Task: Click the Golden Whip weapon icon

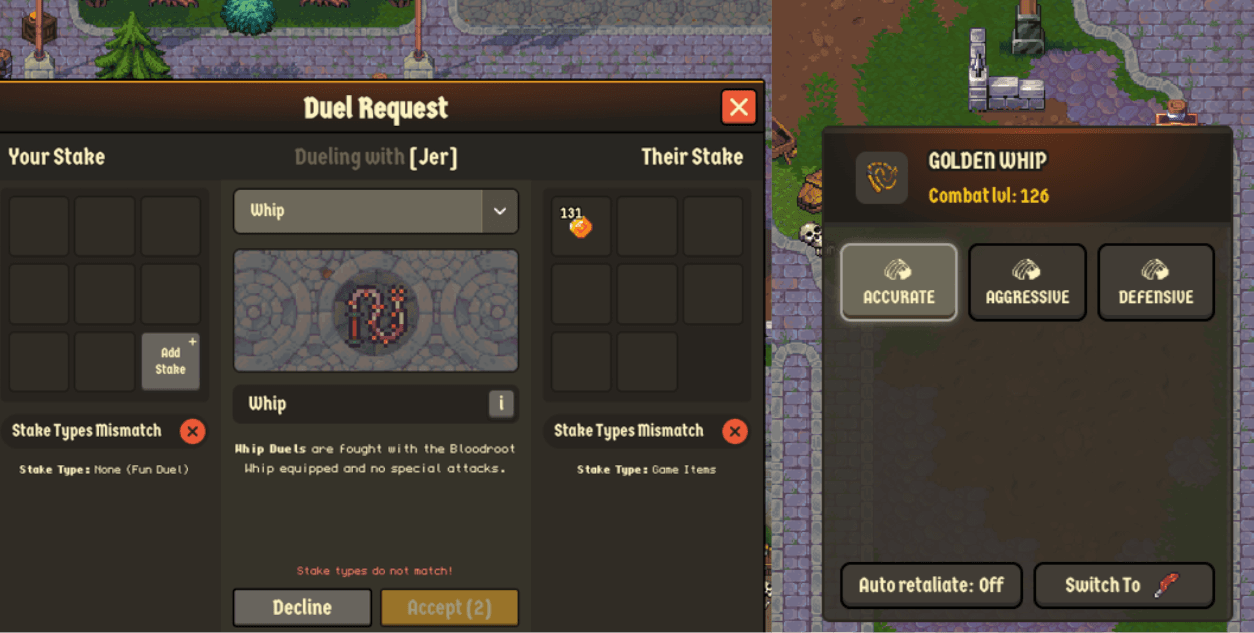Action: pos(882,178)
